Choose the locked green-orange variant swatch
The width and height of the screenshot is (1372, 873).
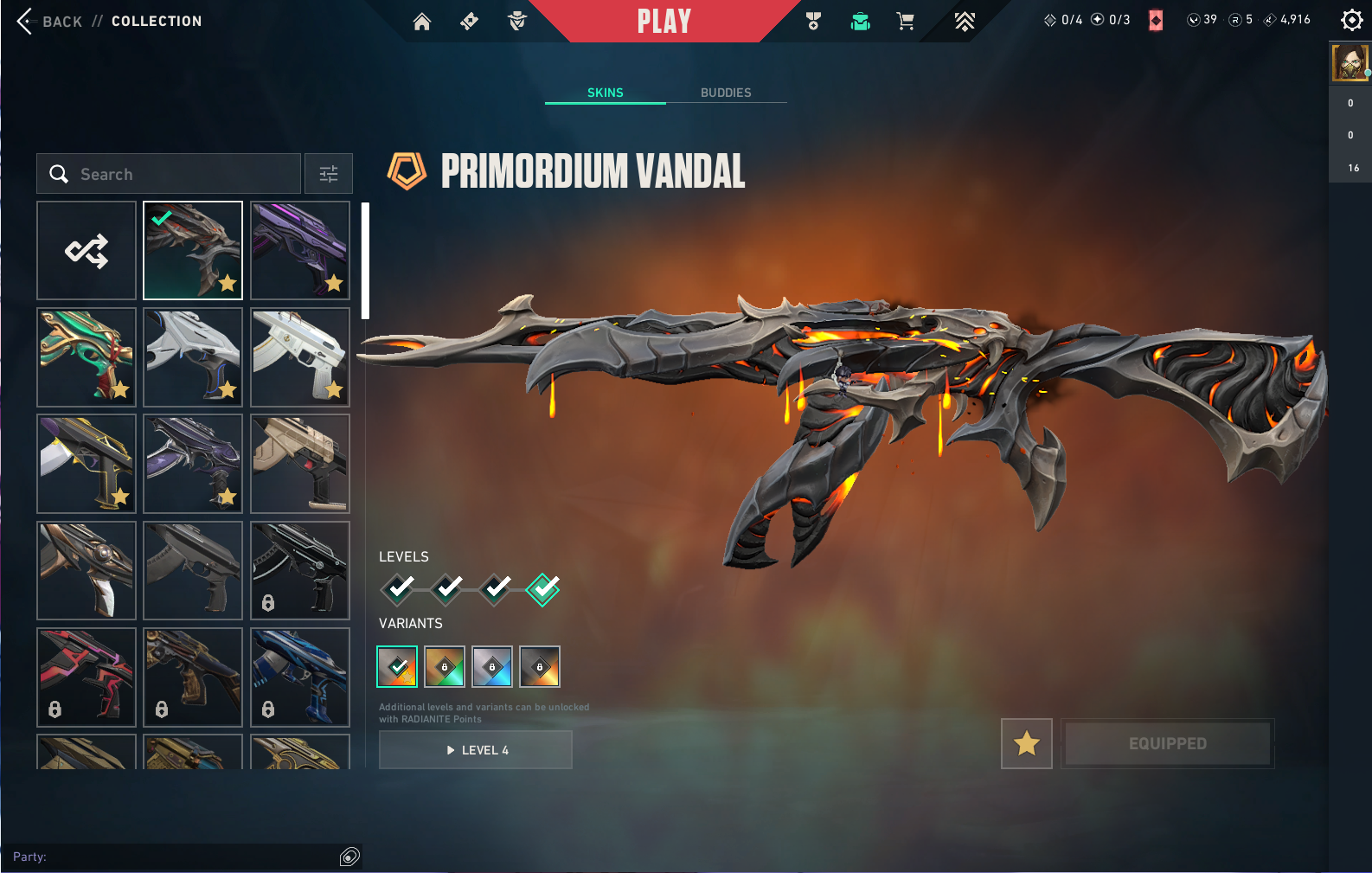tap(445, 667)
